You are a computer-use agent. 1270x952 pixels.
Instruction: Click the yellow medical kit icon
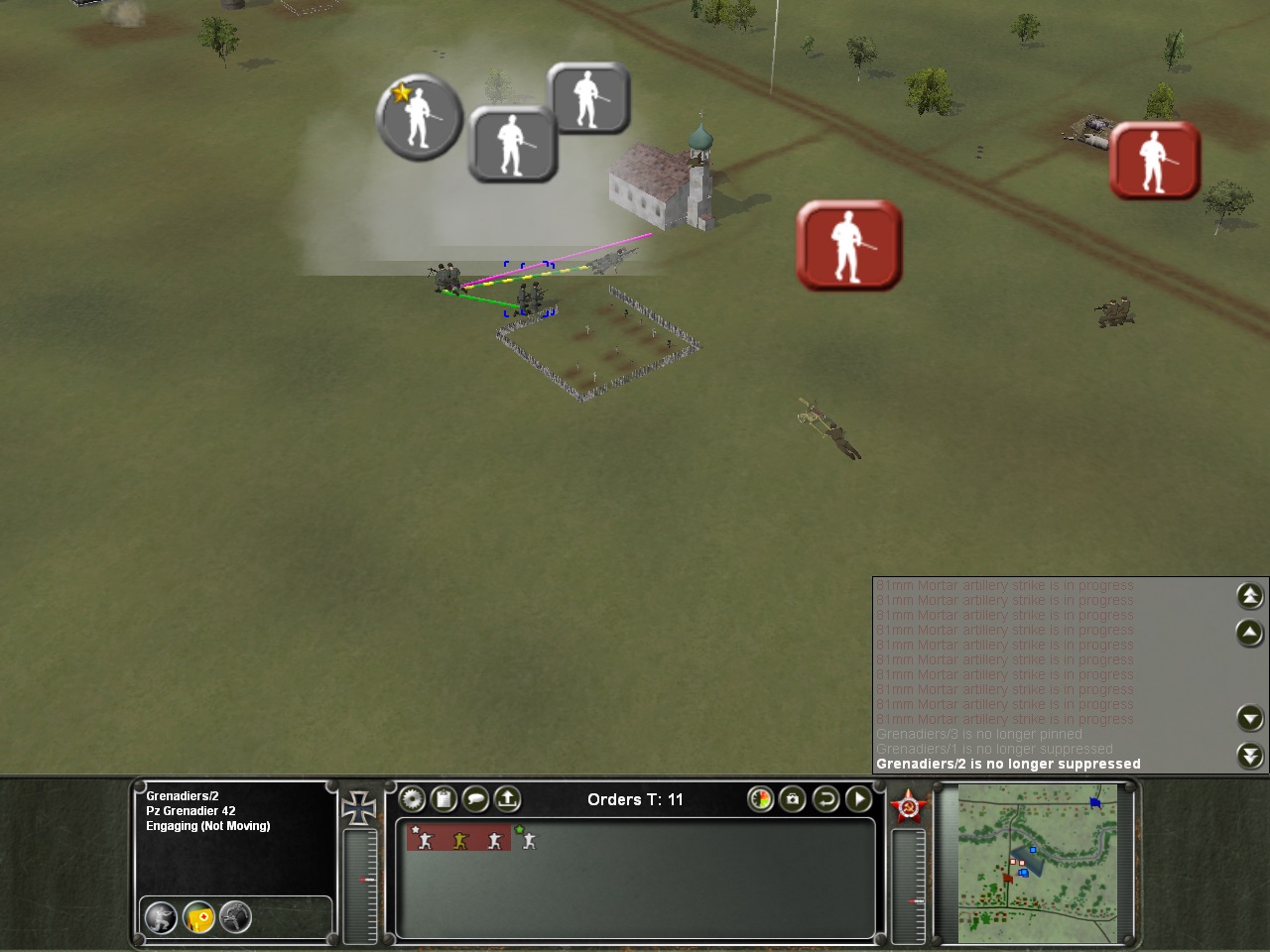[199, 918]
